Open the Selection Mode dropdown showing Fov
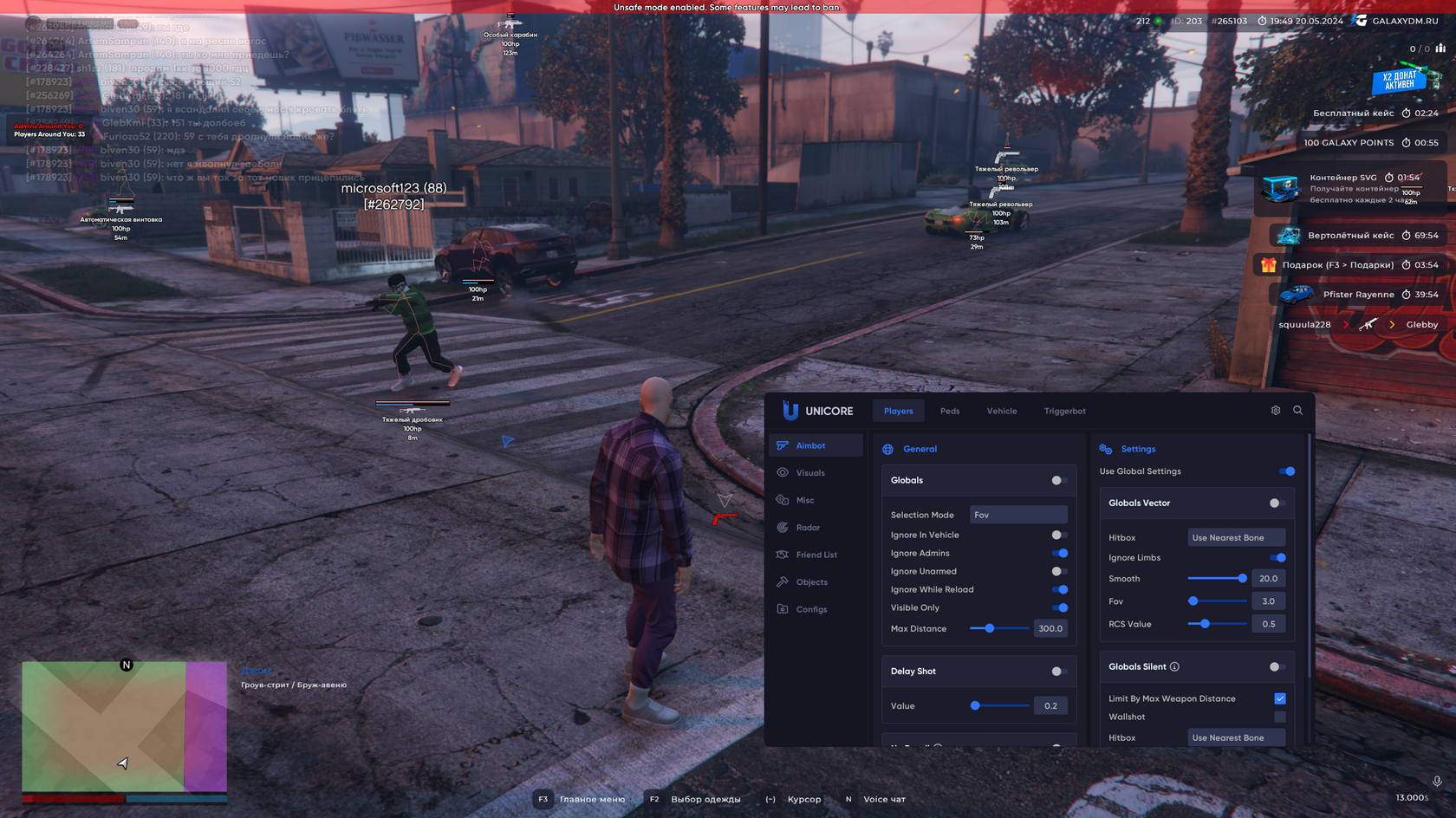The image size is (1456, 818). pyautogui.click(x=1018, y=515)
